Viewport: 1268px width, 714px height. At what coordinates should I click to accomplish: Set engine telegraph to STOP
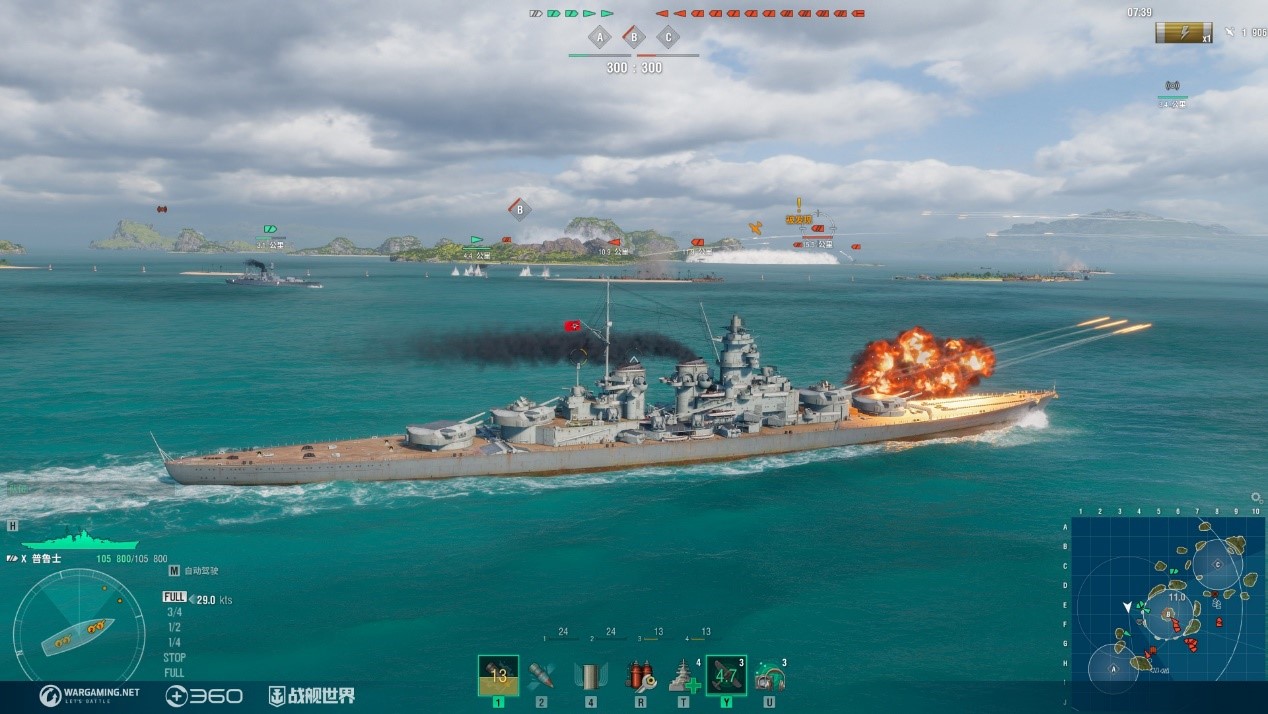[174, 658]
